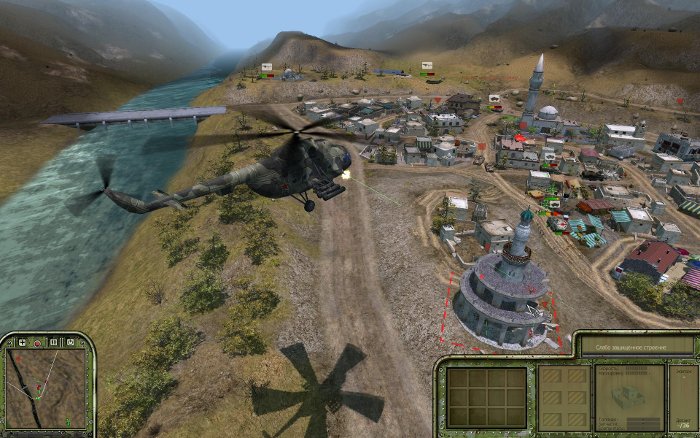Click the pause-style button above the minimap
Screen dimensions: 700x438
[53, 343]
